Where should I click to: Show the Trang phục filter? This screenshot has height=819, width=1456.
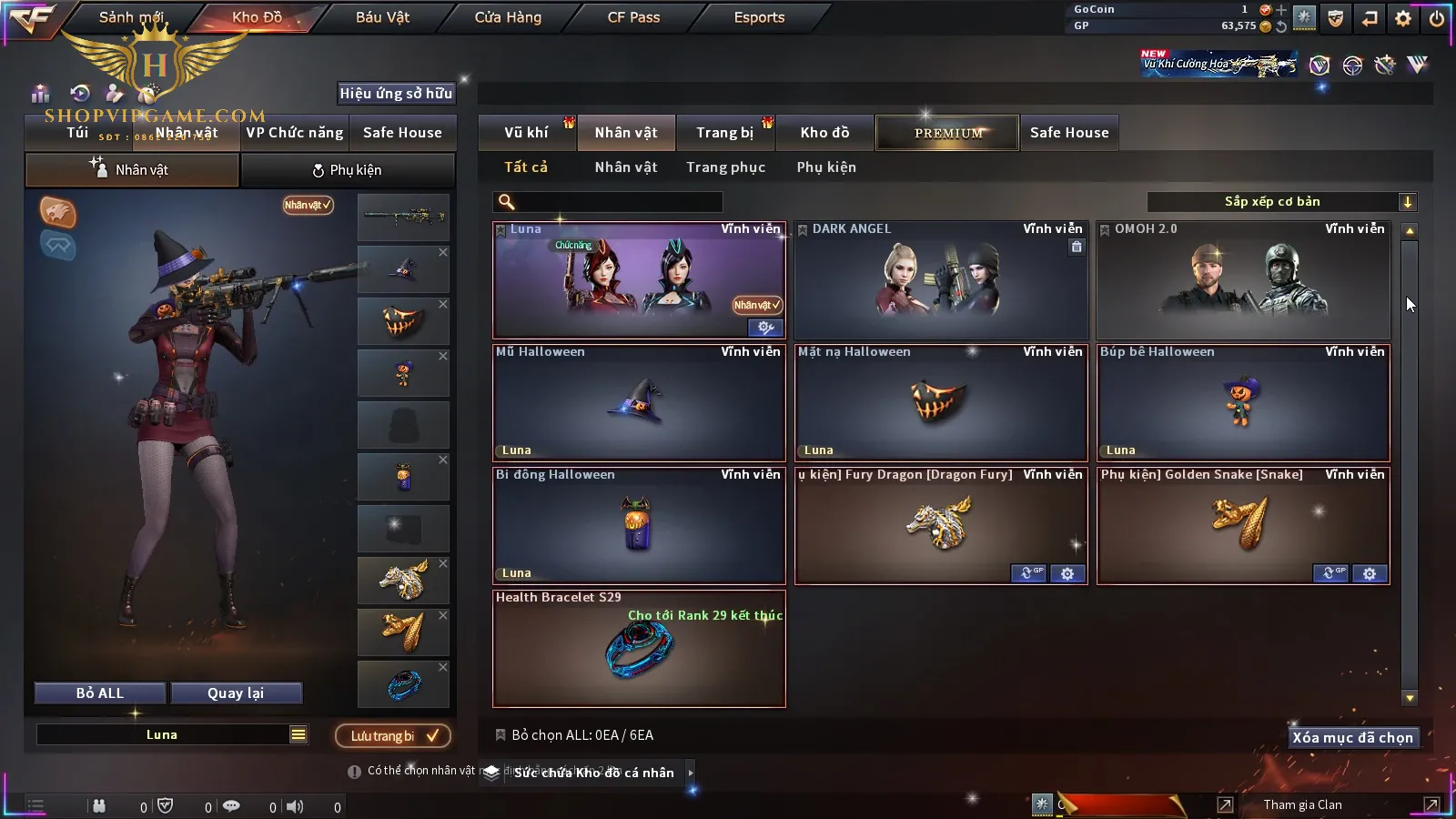click(x=725, y=167)
